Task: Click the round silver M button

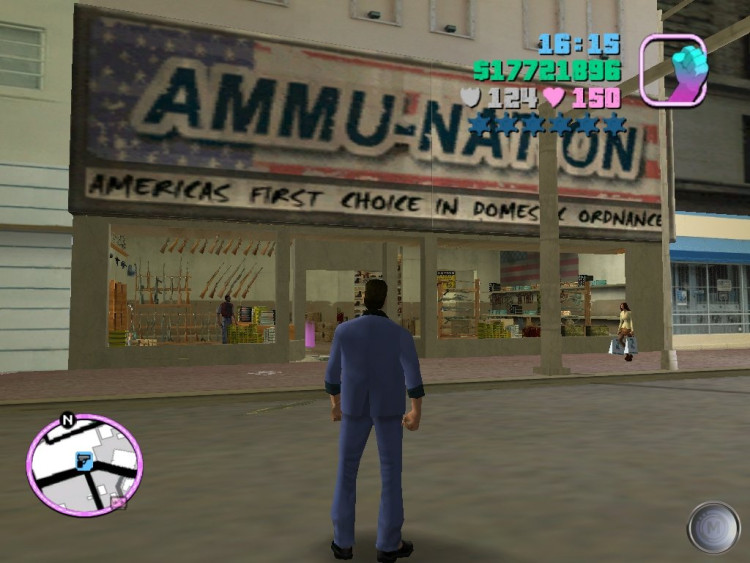Action: pos(714,527)
